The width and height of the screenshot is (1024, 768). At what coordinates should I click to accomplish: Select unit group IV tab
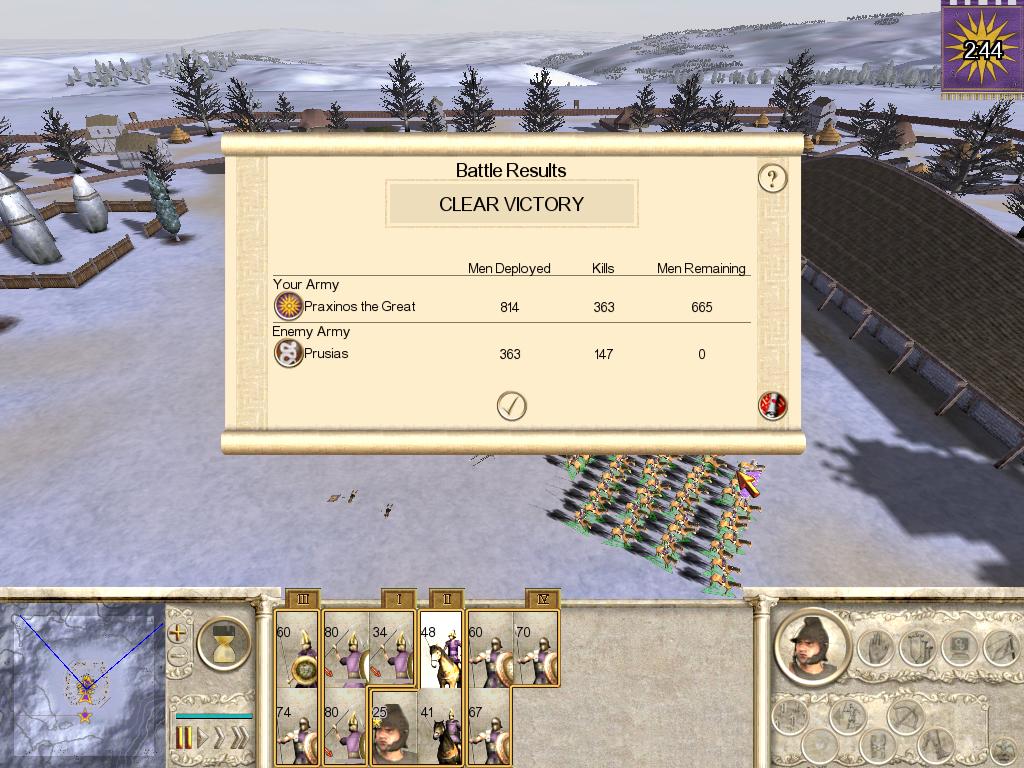pos(542,599)
